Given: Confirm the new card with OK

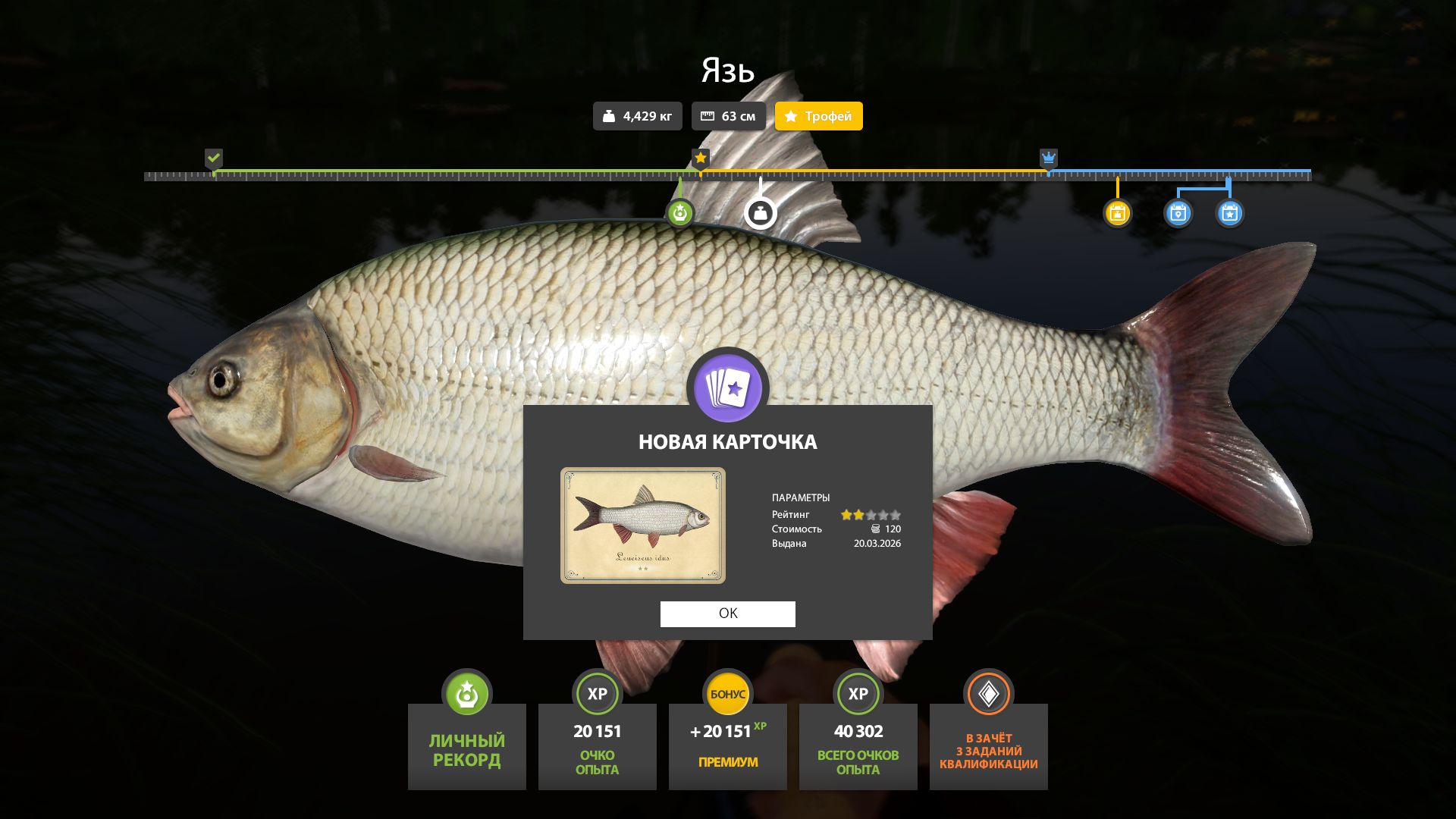Looking at the screenshot, I should point(727,613).
